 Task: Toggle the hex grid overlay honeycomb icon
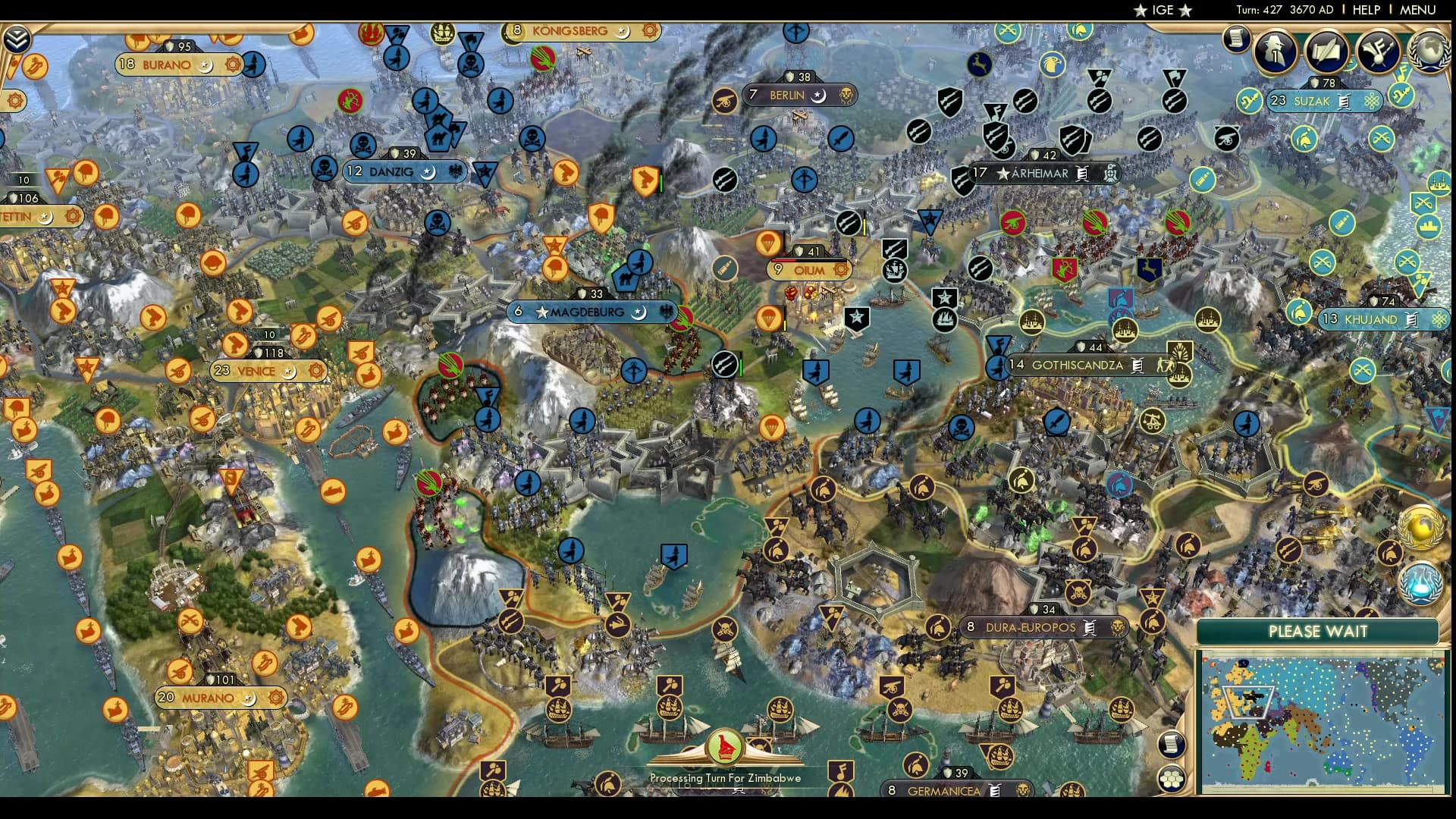coord(1172,779)
